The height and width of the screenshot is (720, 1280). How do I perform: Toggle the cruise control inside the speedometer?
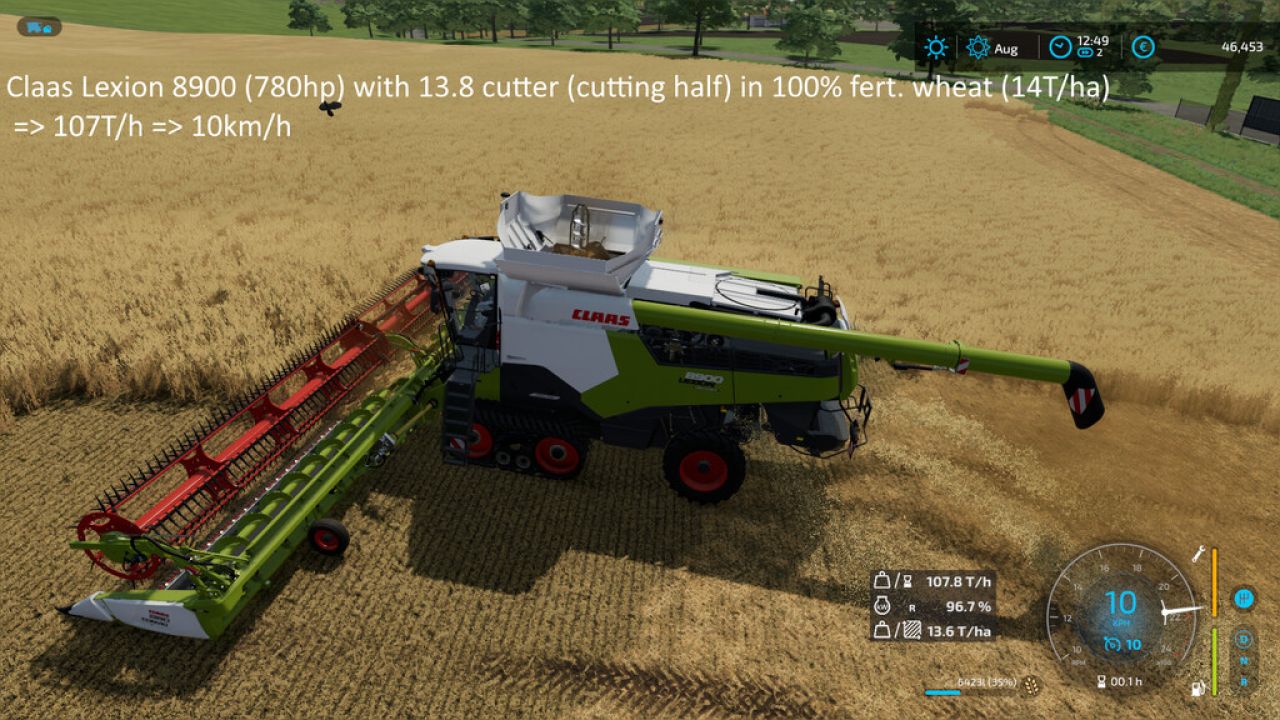pyautogui.click(x=1112, y=642)
